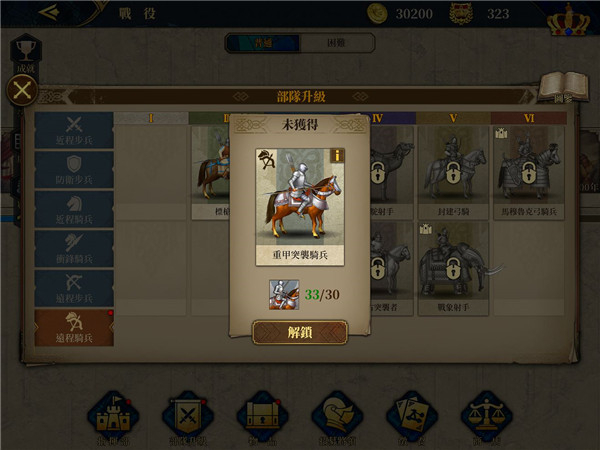Switch to the 防衛步兵 shield tab
The height and width of the screenshot is (450, 600).
coord(73,171)
